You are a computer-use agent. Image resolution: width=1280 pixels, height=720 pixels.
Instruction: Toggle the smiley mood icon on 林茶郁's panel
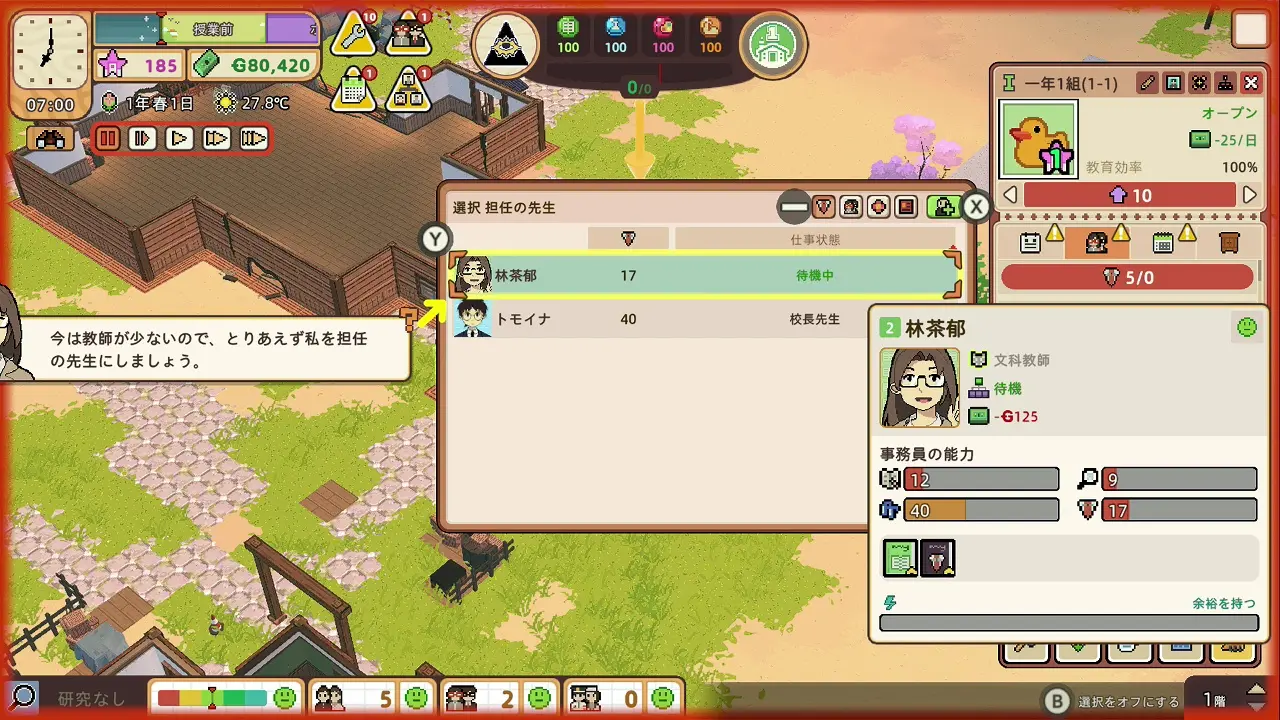coord(1247,328)
